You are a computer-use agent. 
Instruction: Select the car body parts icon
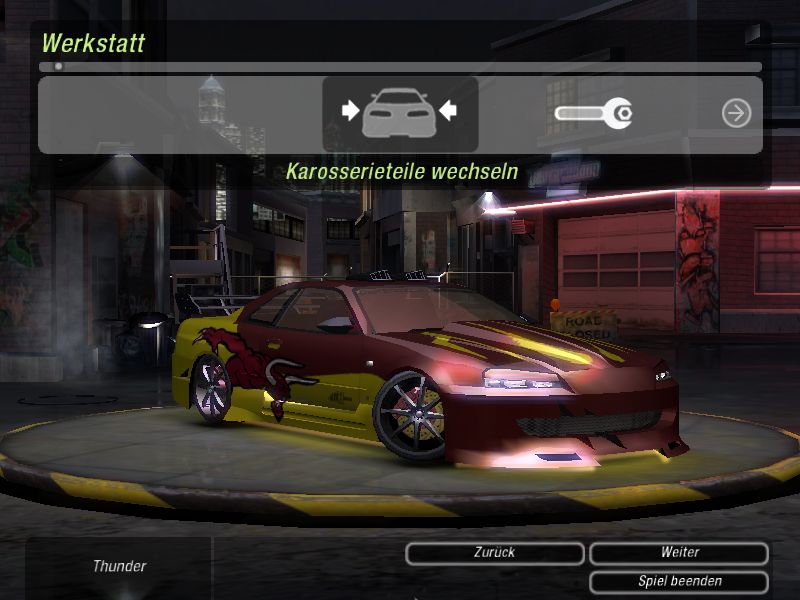click(x=400, y=113)
